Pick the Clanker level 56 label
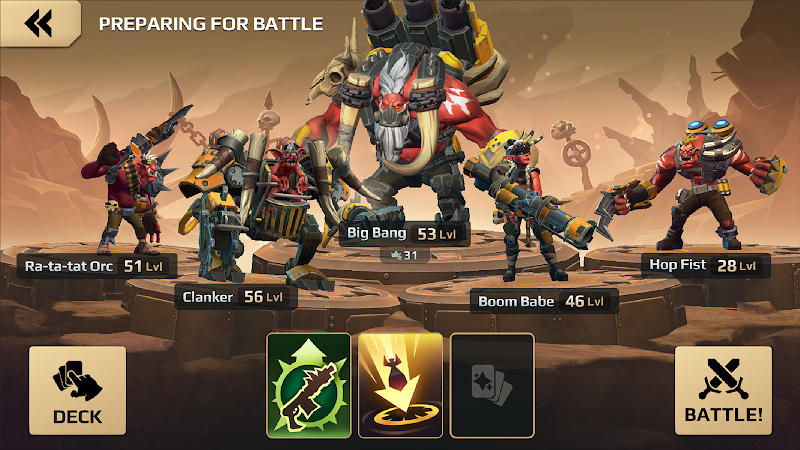800x450 pixels. [x=232, y=297]
